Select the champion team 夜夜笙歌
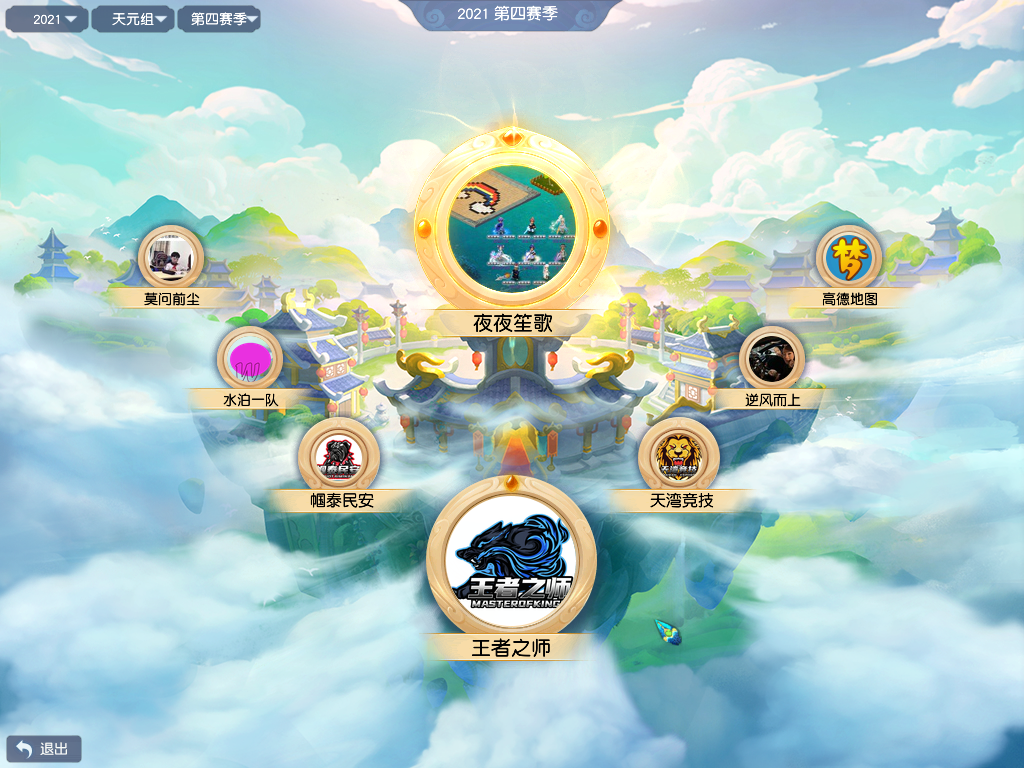 (511, 227)
